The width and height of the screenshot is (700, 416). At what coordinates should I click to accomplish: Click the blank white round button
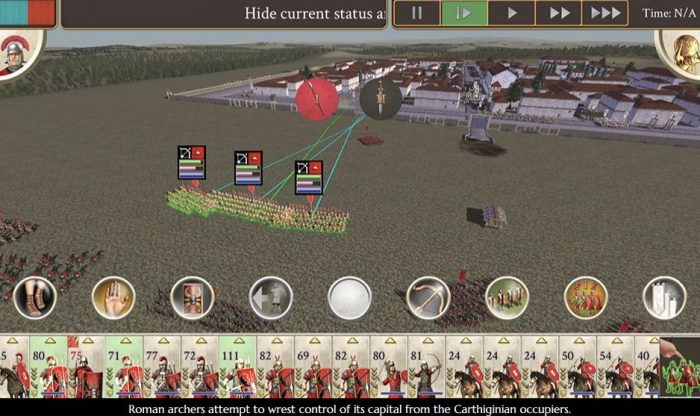[x=350, y=298]
